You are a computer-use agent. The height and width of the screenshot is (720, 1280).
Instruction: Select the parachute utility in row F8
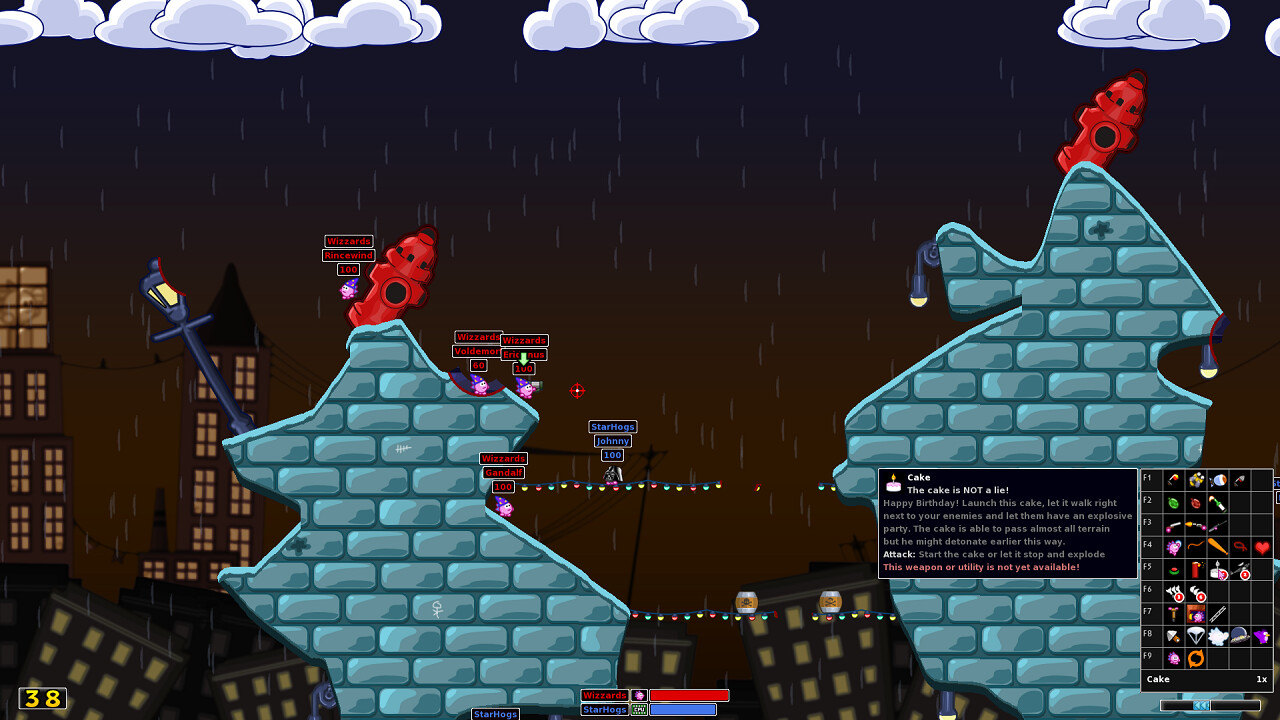[1194, 635]
